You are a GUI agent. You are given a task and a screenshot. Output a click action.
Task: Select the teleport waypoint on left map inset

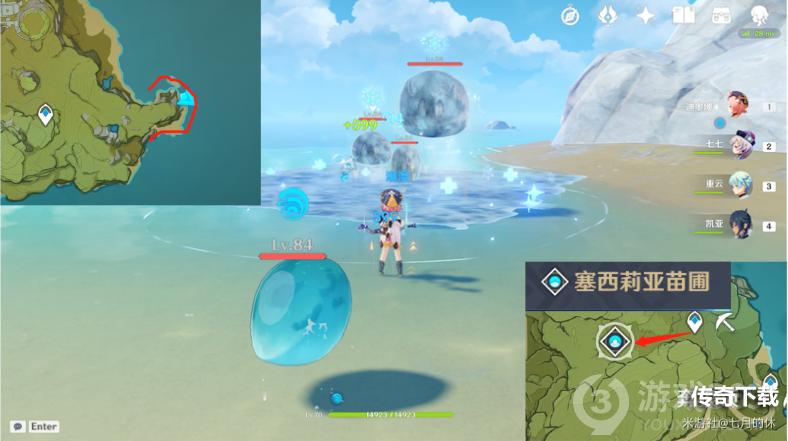pos(45,115)
